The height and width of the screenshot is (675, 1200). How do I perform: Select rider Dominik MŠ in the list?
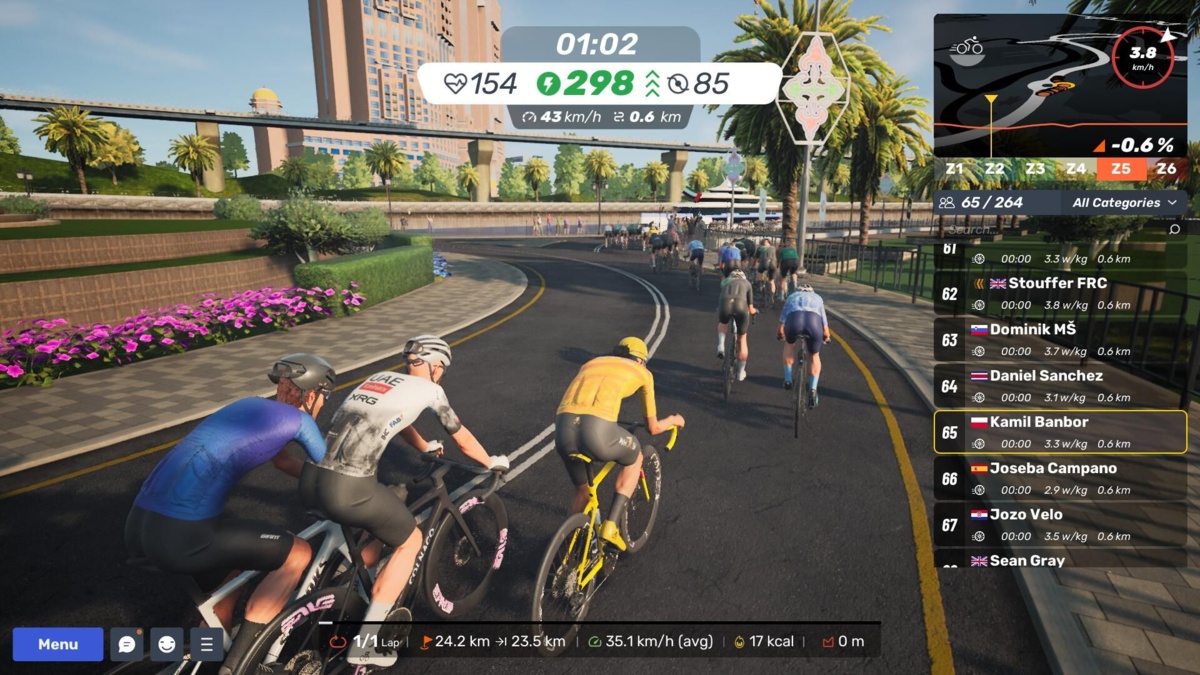(1060, 339)
